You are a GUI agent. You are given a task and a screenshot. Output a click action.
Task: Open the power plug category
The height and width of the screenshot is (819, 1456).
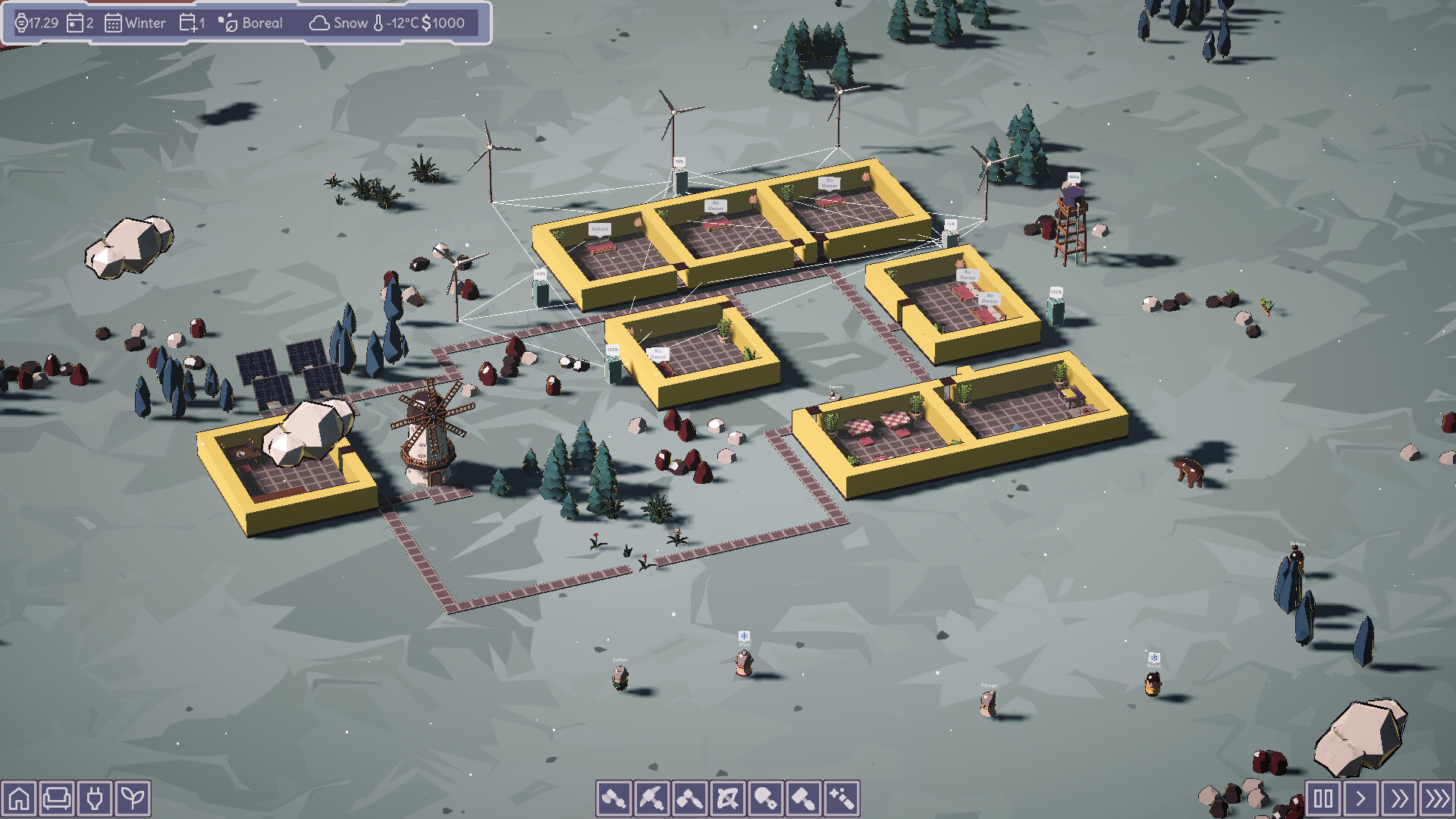[x=95, y=799]
